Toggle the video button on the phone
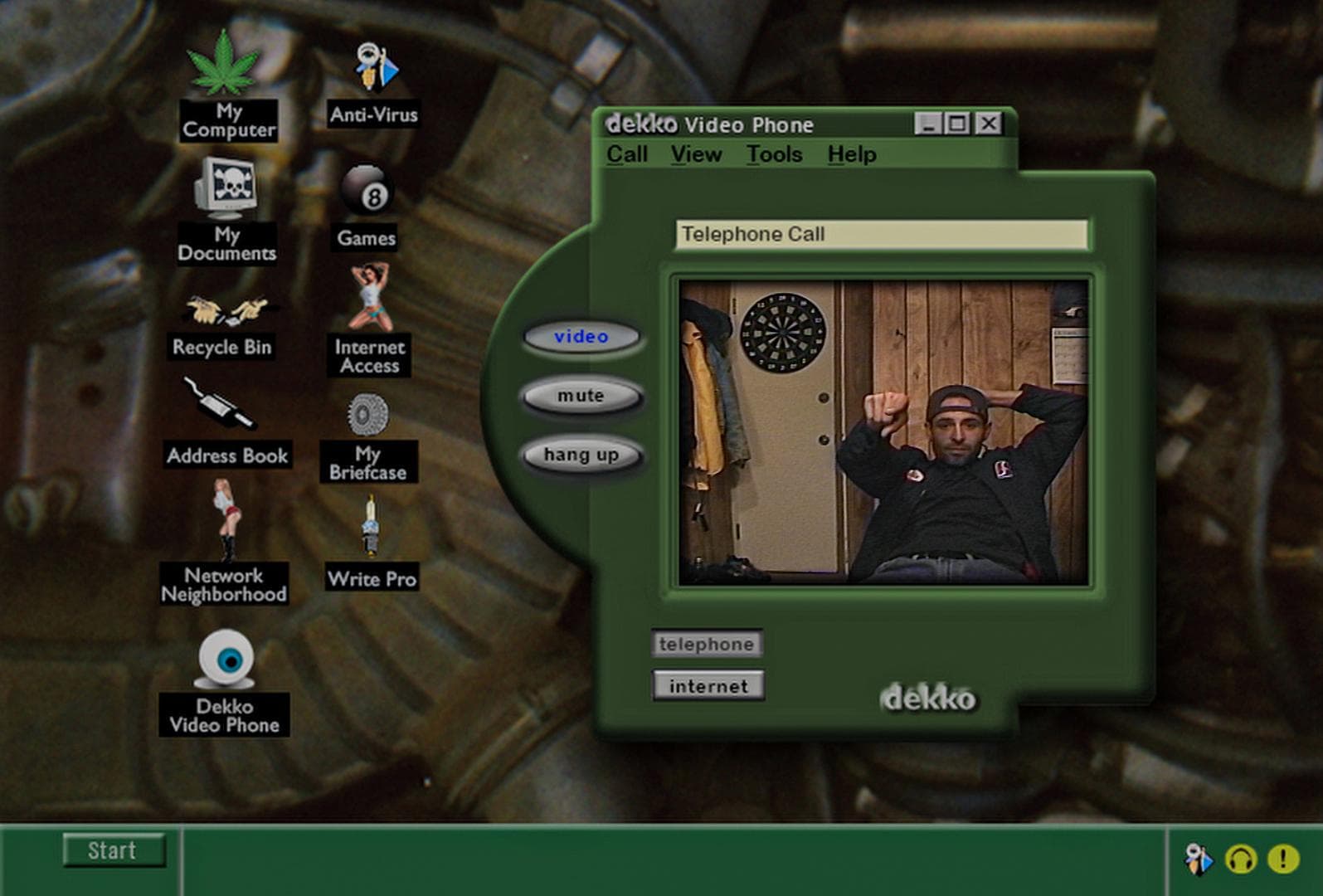This screenshot has width=1323, height=896. pos(581,337)
